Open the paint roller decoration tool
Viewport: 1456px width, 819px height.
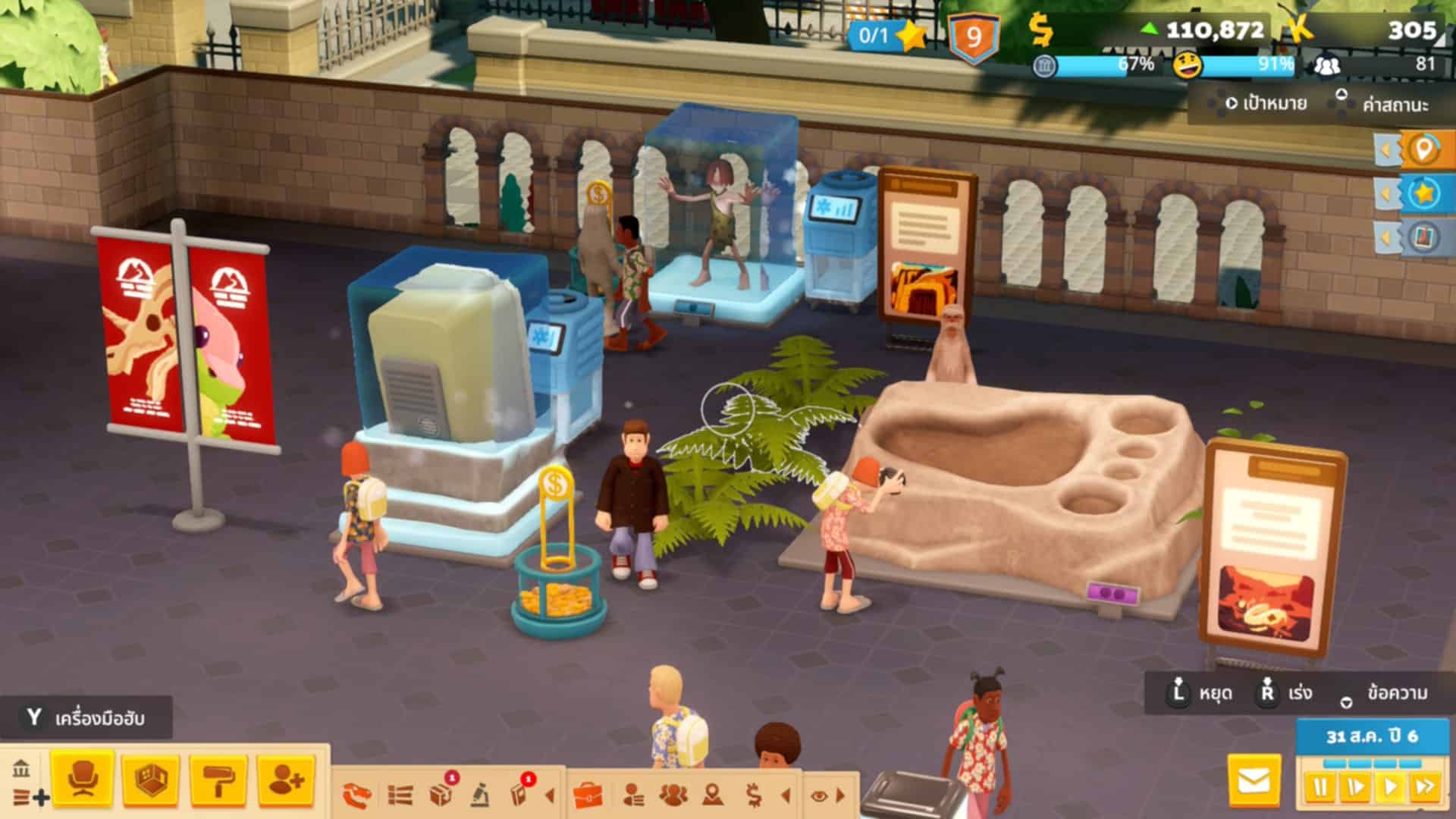point(218,779)
